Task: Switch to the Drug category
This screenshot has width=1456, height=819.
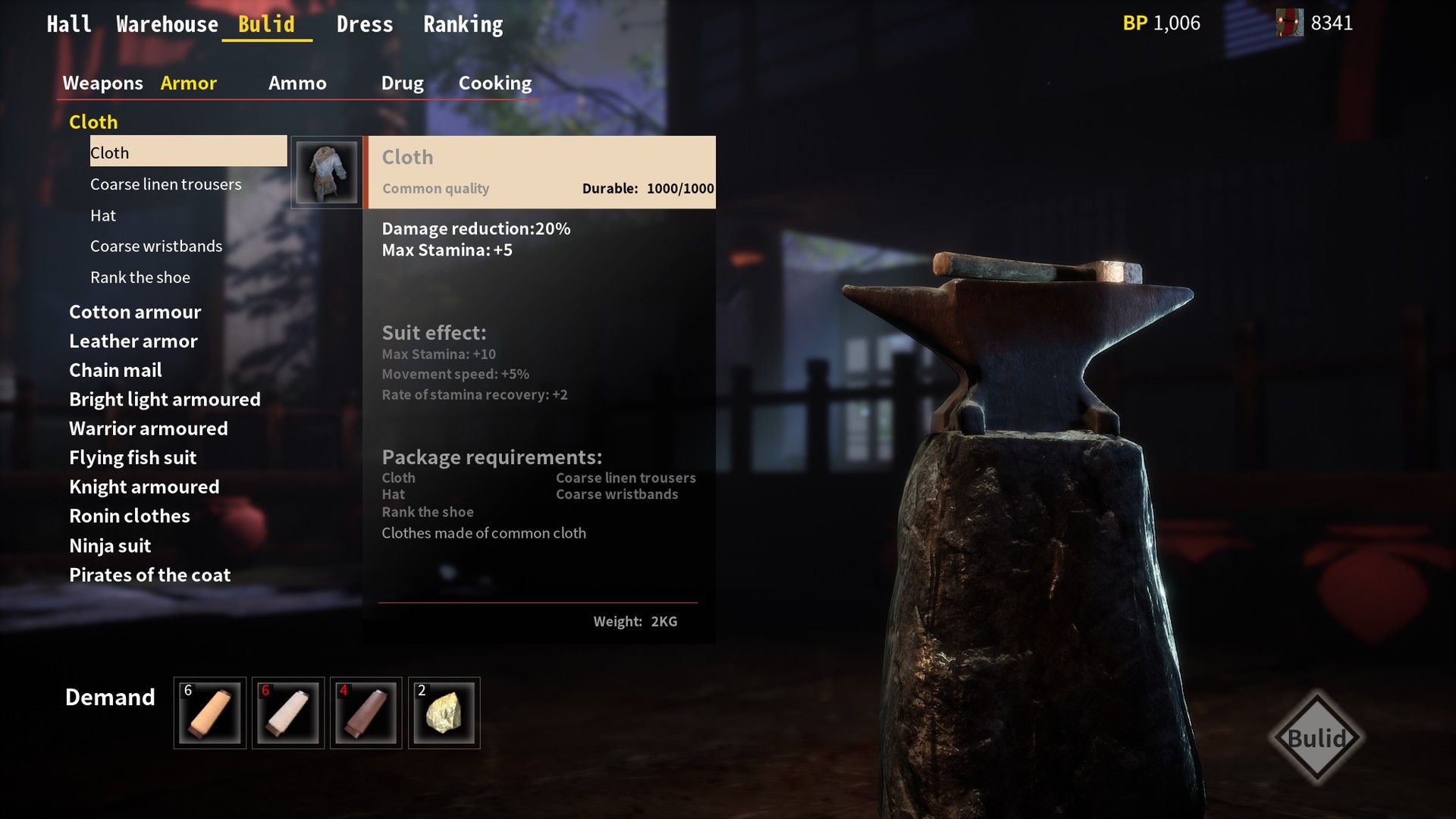Action: click(402, 83)
